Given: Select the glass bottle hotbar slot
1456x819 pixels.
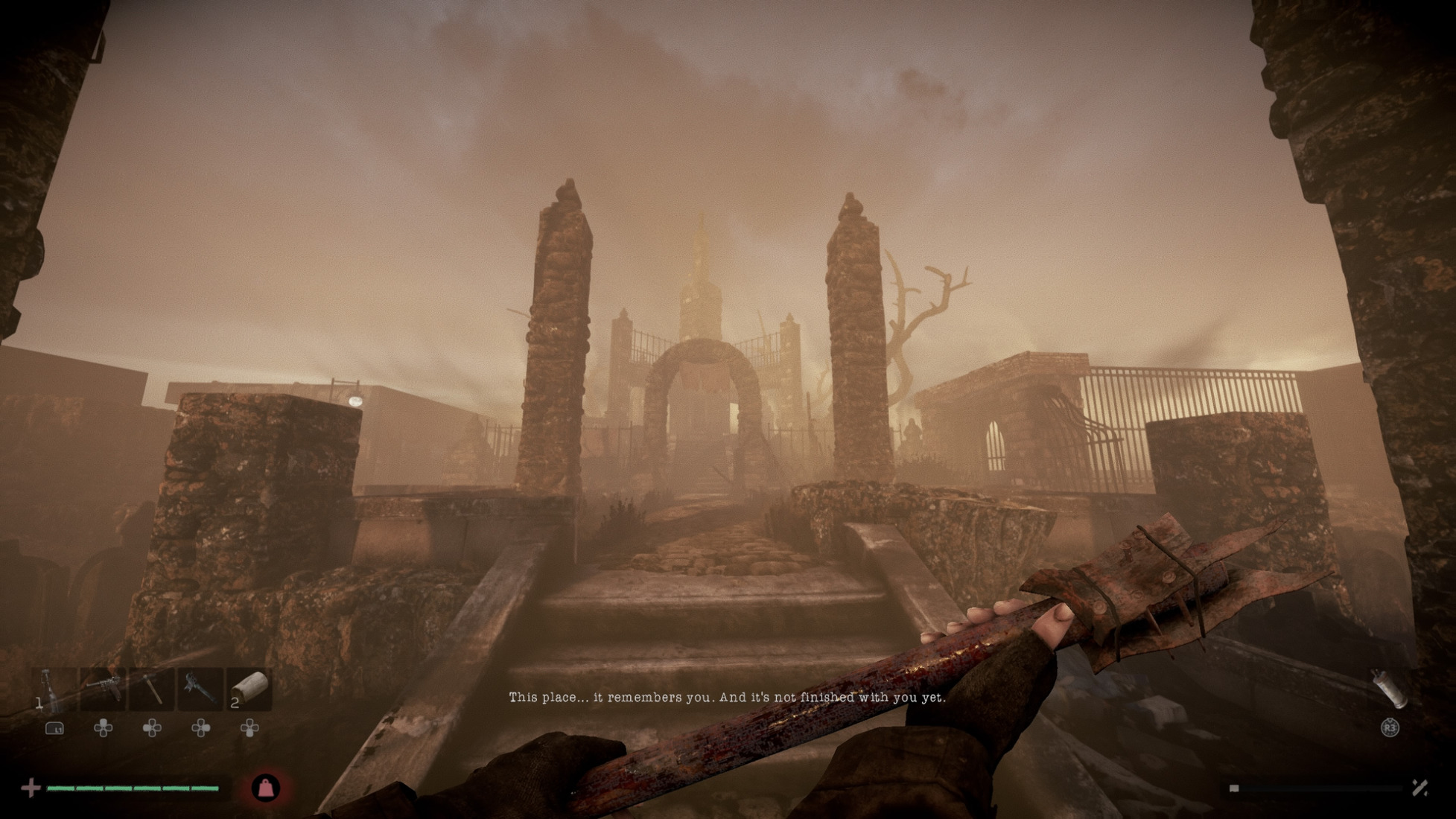Looking at the screenshot, I should [x=52, y=689].
